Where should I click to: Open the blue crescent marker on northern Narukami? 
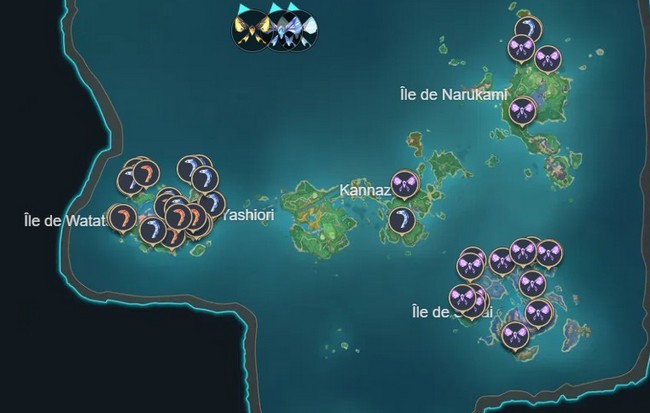pos(527,29)
